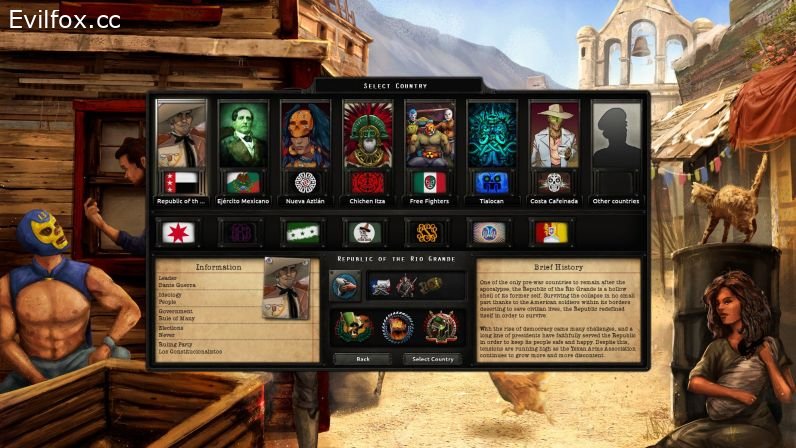Confirm with the Select Country button

click(x=433, y=359)
